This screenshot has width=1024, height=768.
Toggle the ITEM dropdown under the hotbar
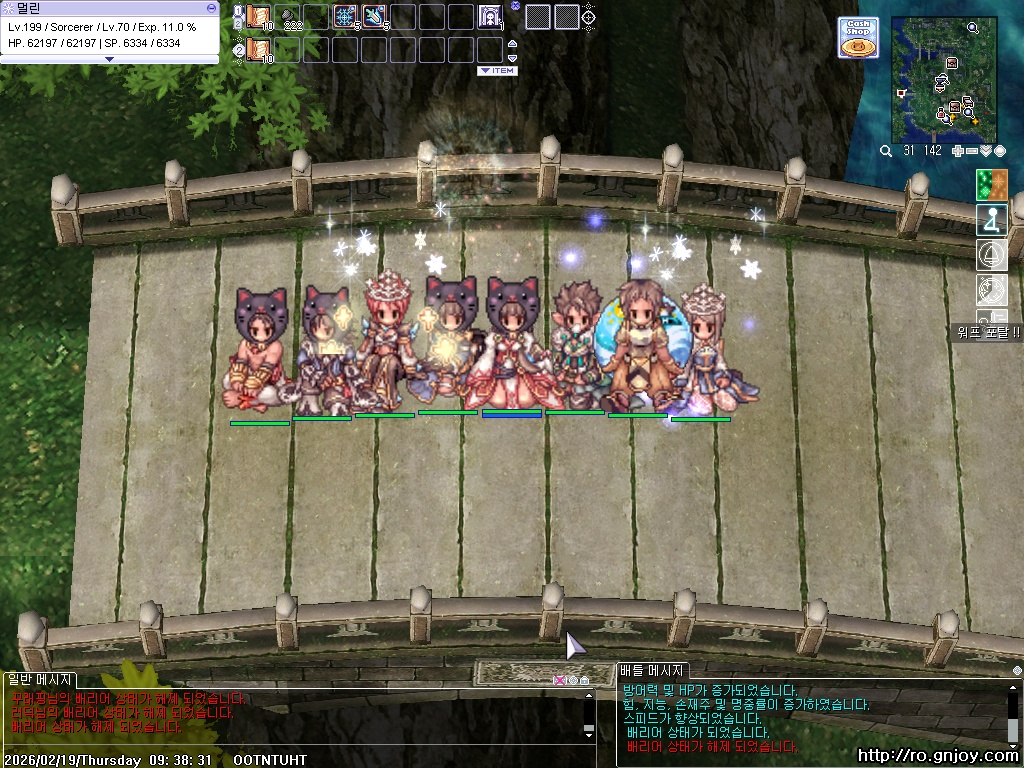coord(497,71)
